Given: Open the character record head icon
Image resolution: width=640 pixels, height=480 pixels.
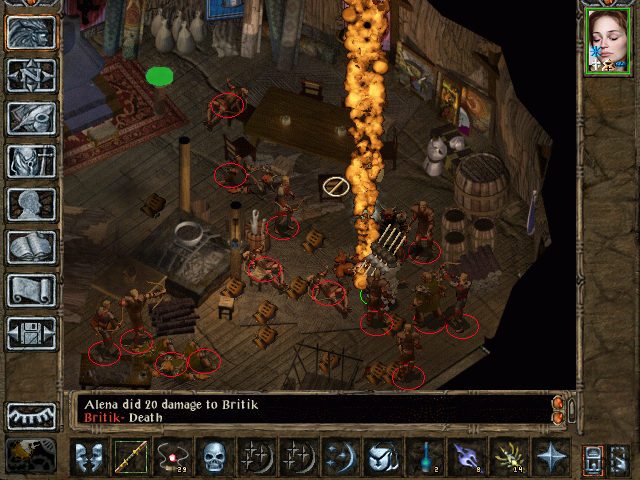Looking at the screenshot, I should pyautogui.click(x=31, y=203).
